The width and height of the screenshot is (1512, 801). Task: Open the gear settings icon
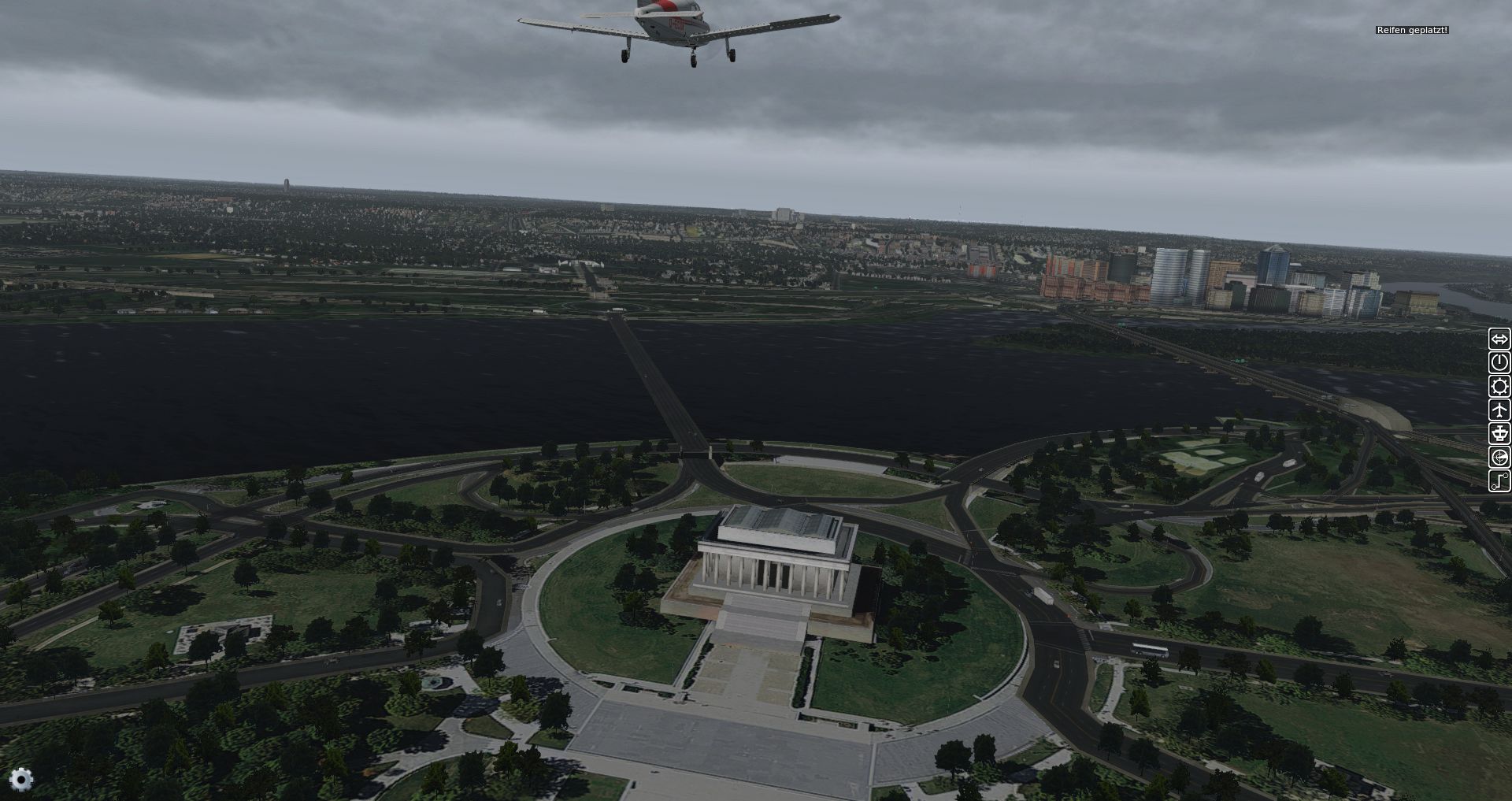coord(21,780)
